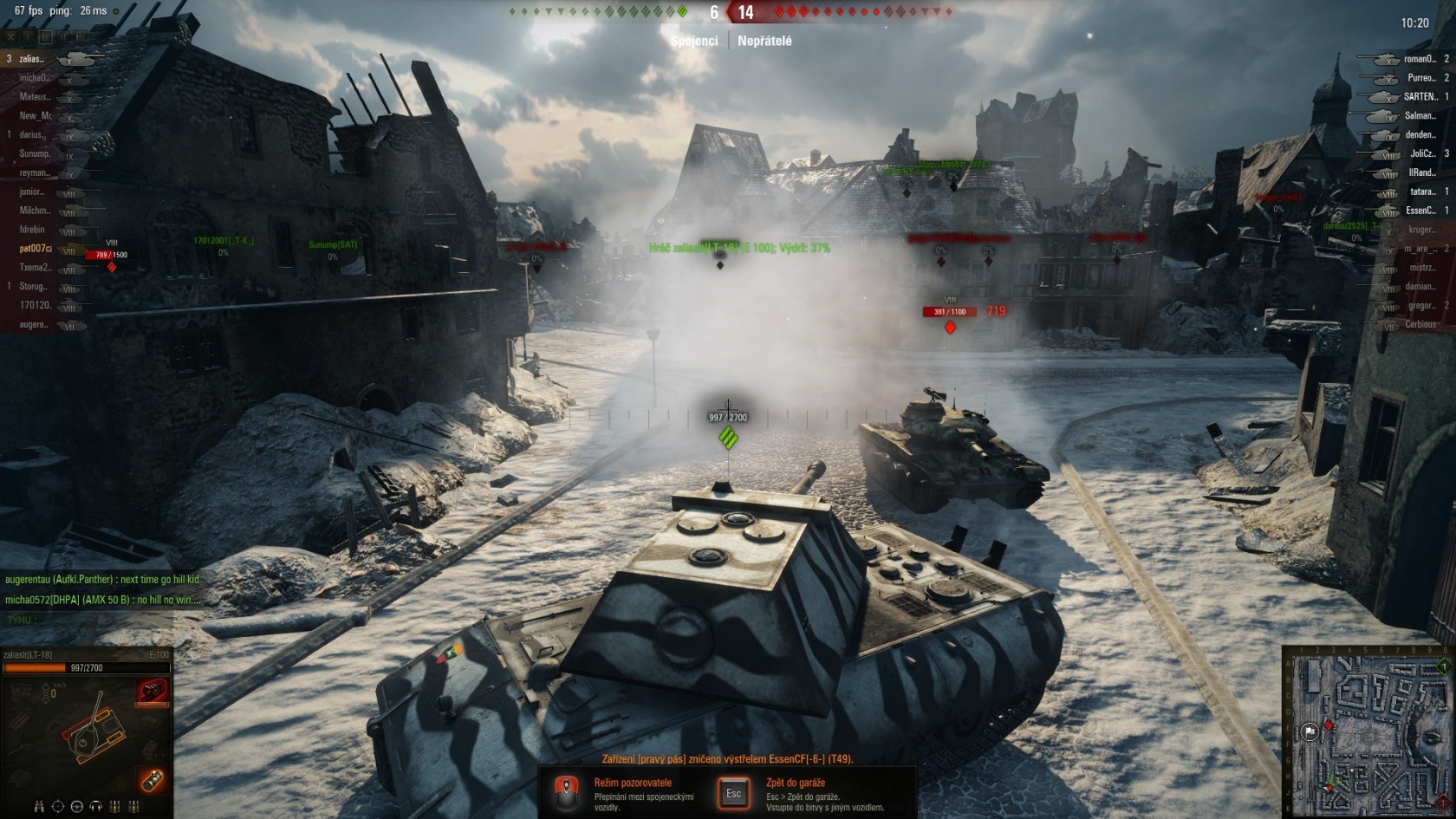
Task: Click the headphones crew status icon
Action: point(95,807)
